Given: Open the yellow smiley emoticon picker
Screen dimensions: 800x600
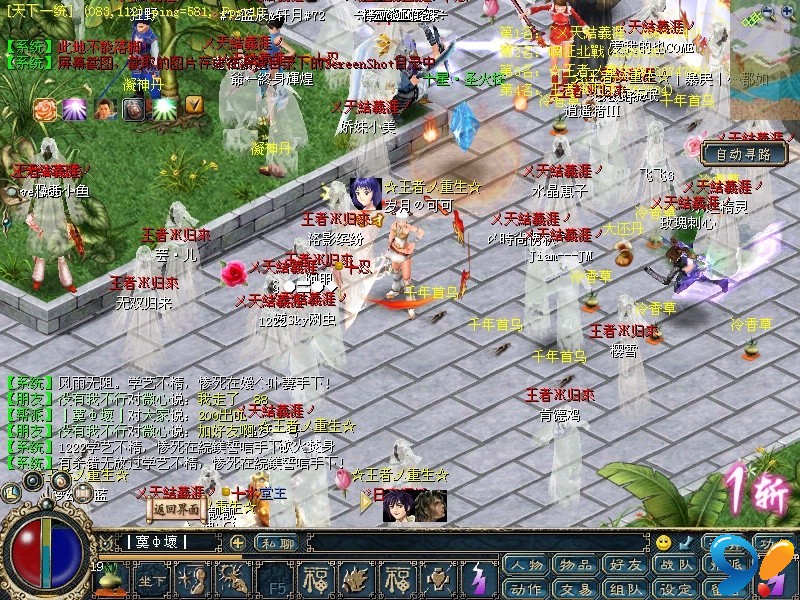Looking at the screenshot, I should pos(663,542).
